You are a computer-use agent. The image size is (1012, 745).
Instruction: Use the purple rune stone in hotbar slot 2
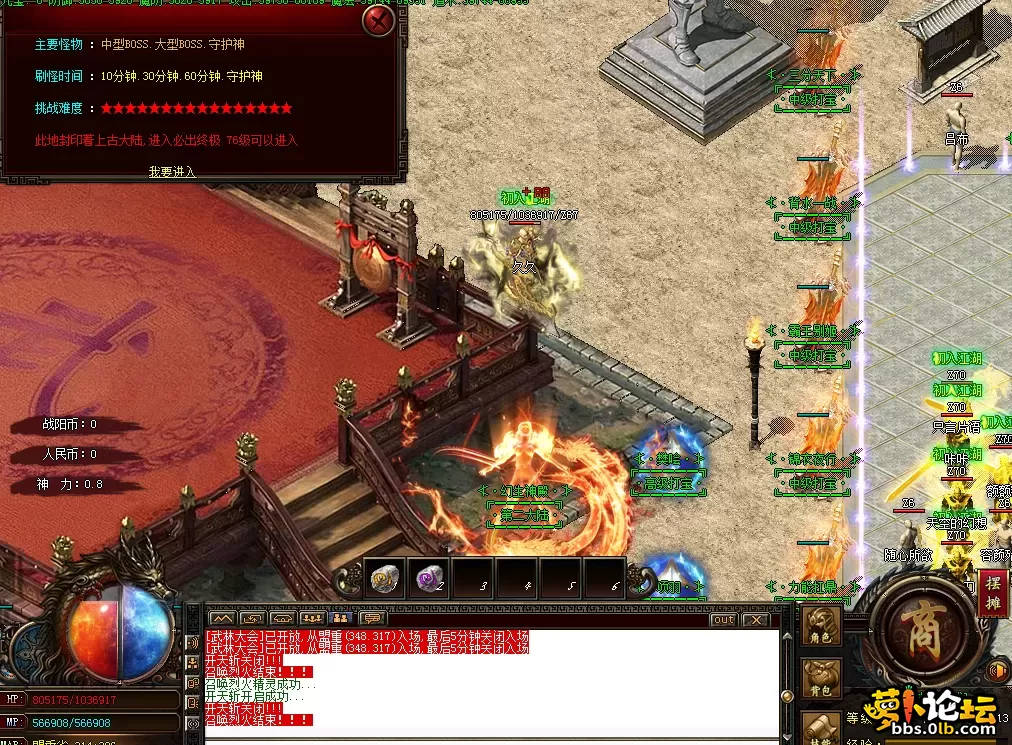pyautogui.click(x=427, y=578)
